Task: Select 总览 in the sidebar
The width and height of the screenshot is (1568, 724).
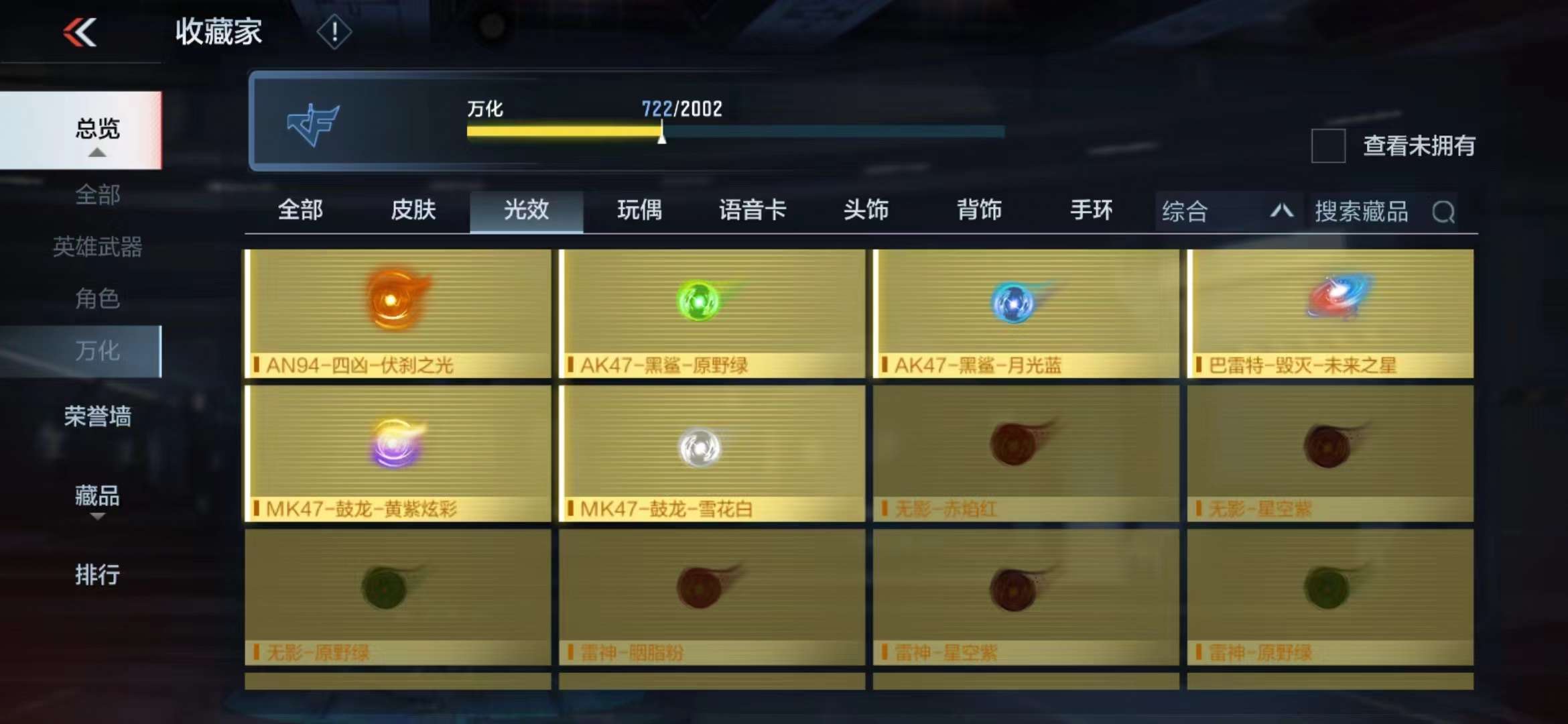Action: [x=97, y=129]
